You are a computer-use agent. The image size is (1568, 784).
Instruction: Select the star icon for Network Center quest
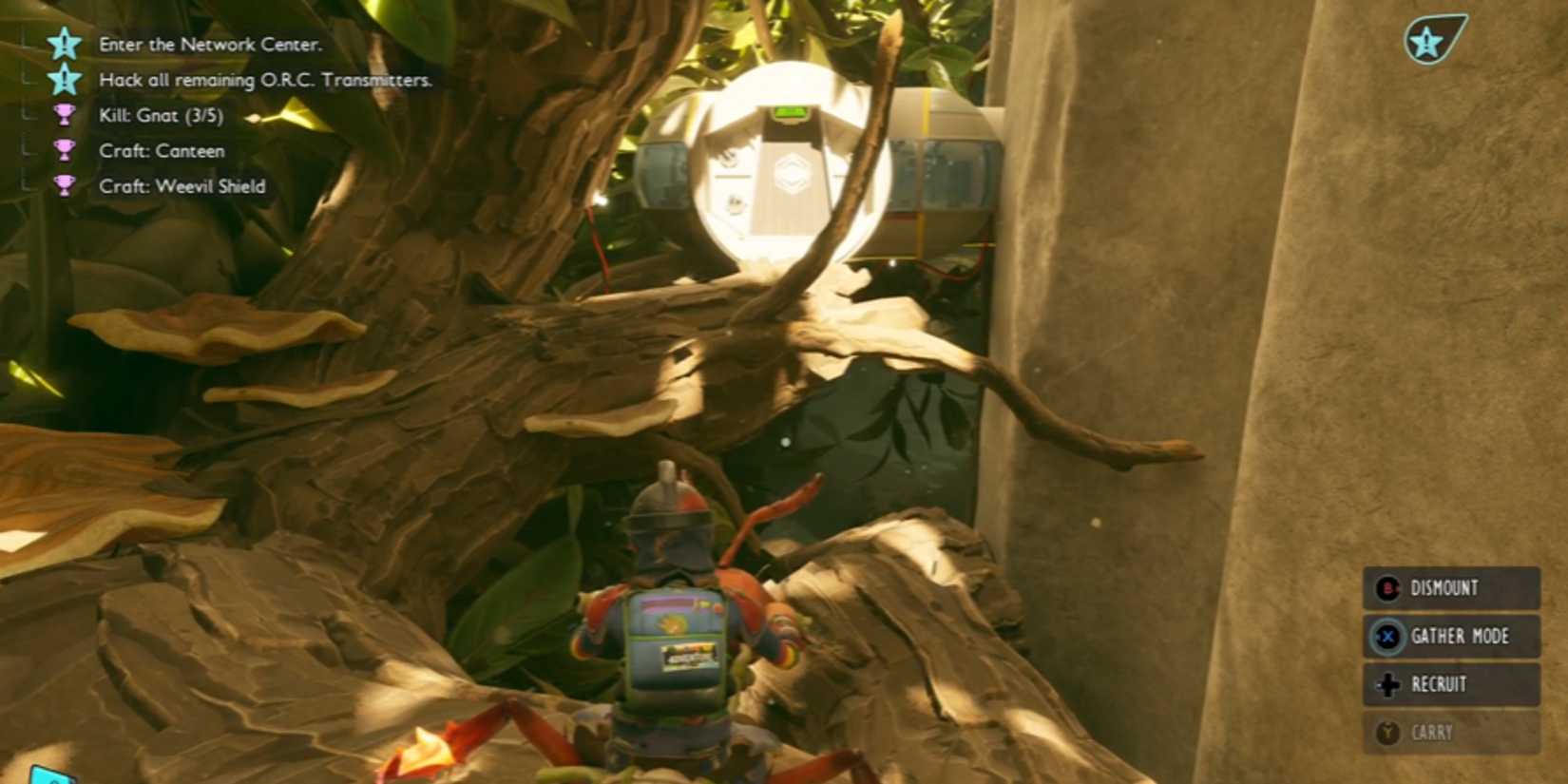tap(63, 45)
